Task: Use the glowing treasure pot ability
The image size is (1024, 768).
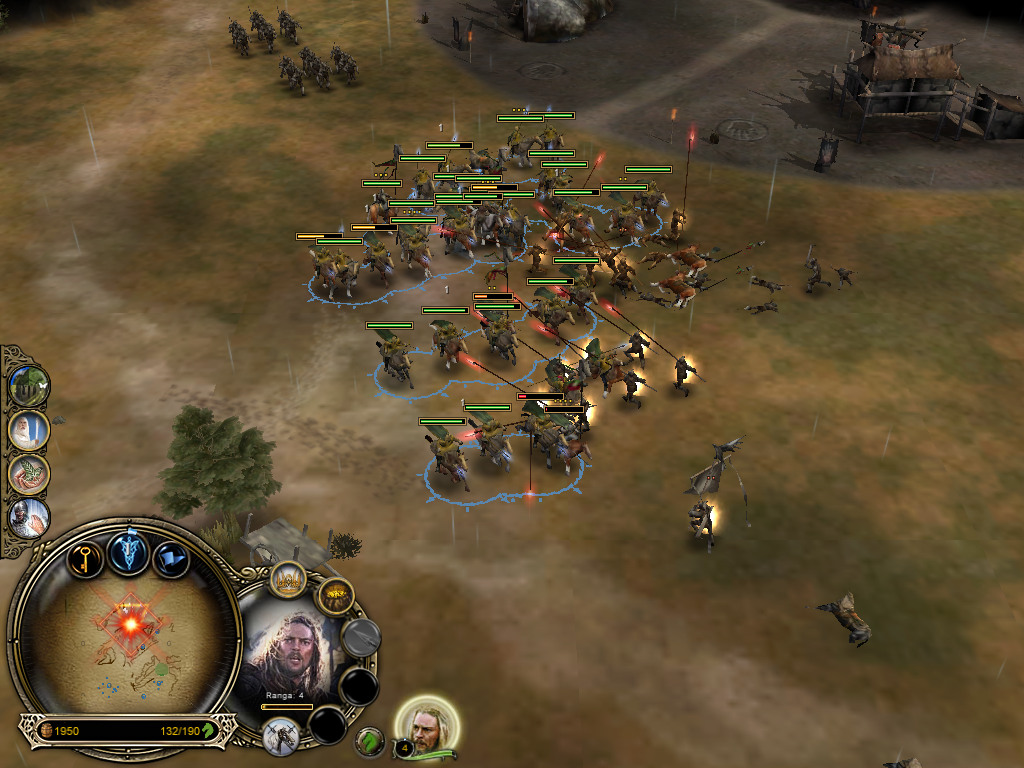Action: click(x=335, y=597)
